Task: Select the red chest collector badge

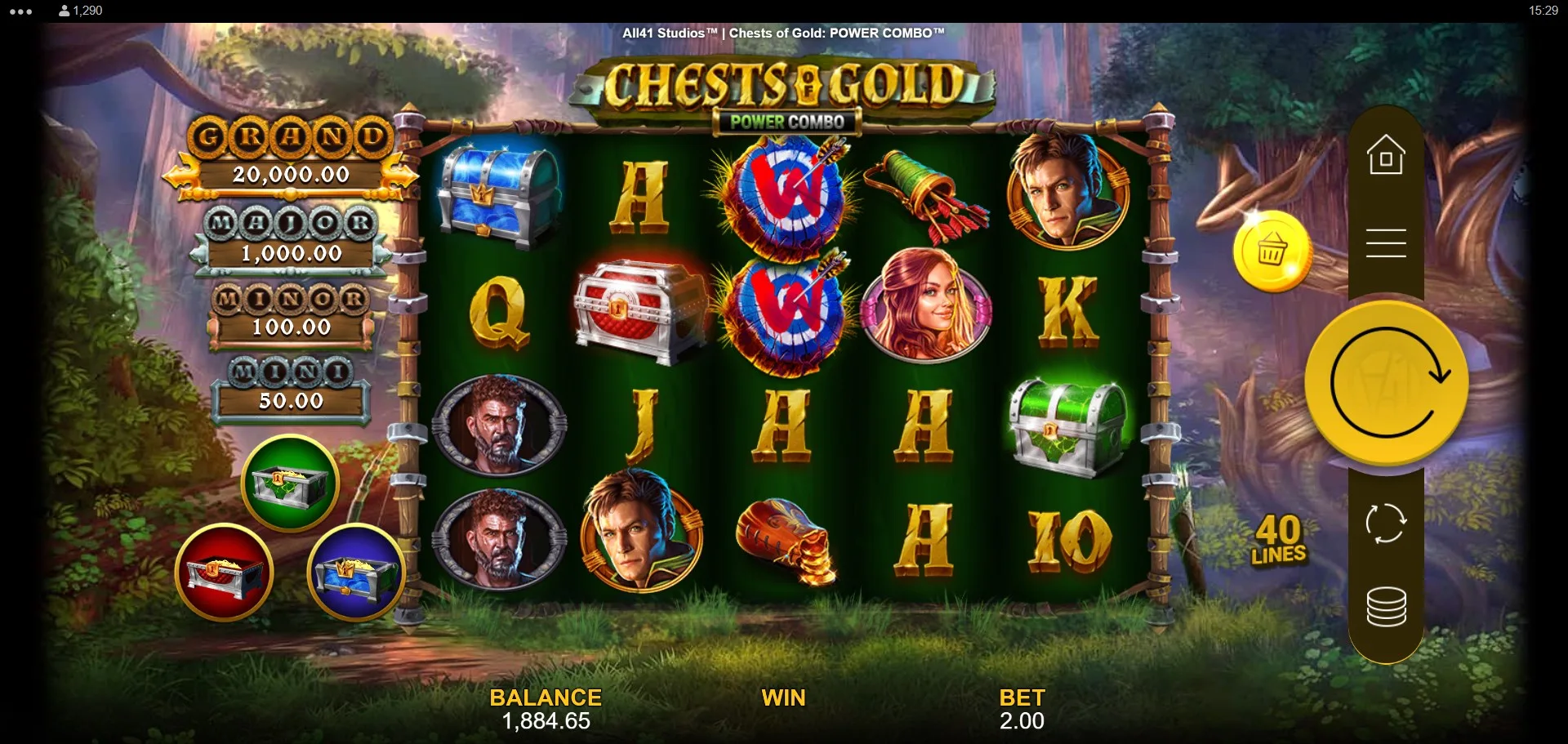Action: tap(225, 572)
